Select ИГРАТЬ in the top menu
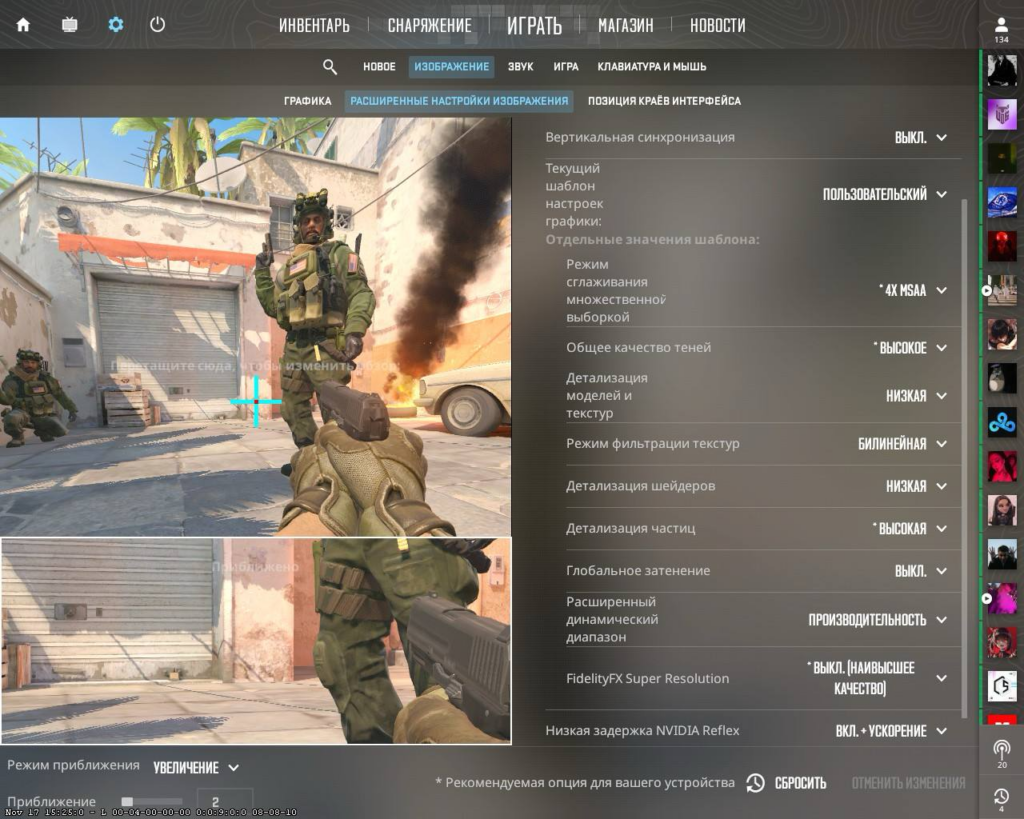This screenshot has height=819, width=1024. (x=534, y=26)
